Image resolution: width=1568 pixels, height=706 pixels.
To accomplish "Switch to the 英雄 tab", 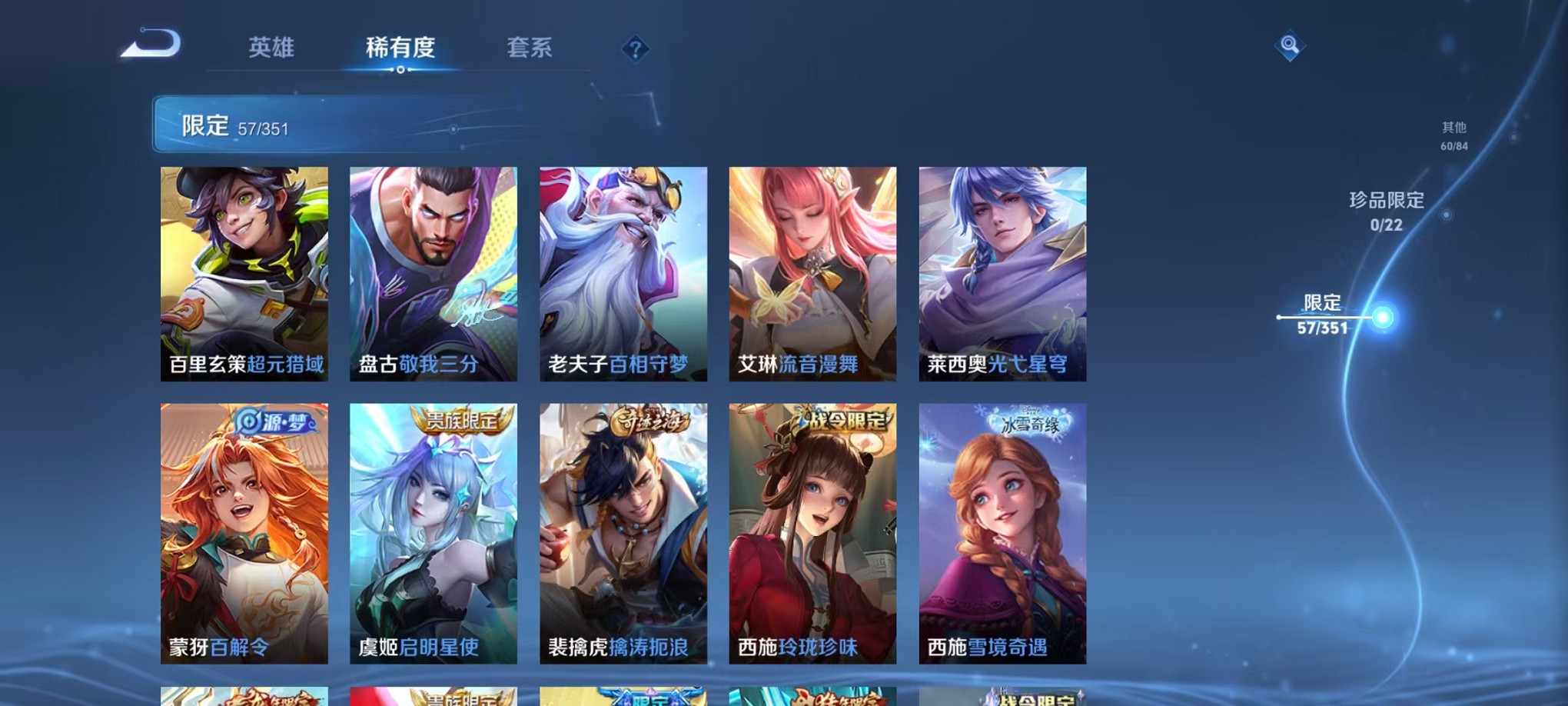I will [273, 48].
